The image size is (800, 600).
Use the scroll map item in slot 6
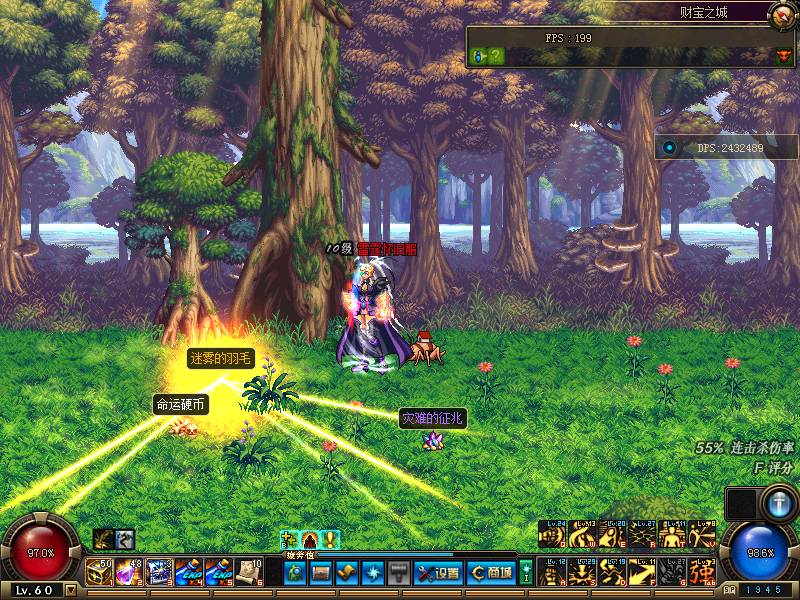coord(250,572)
